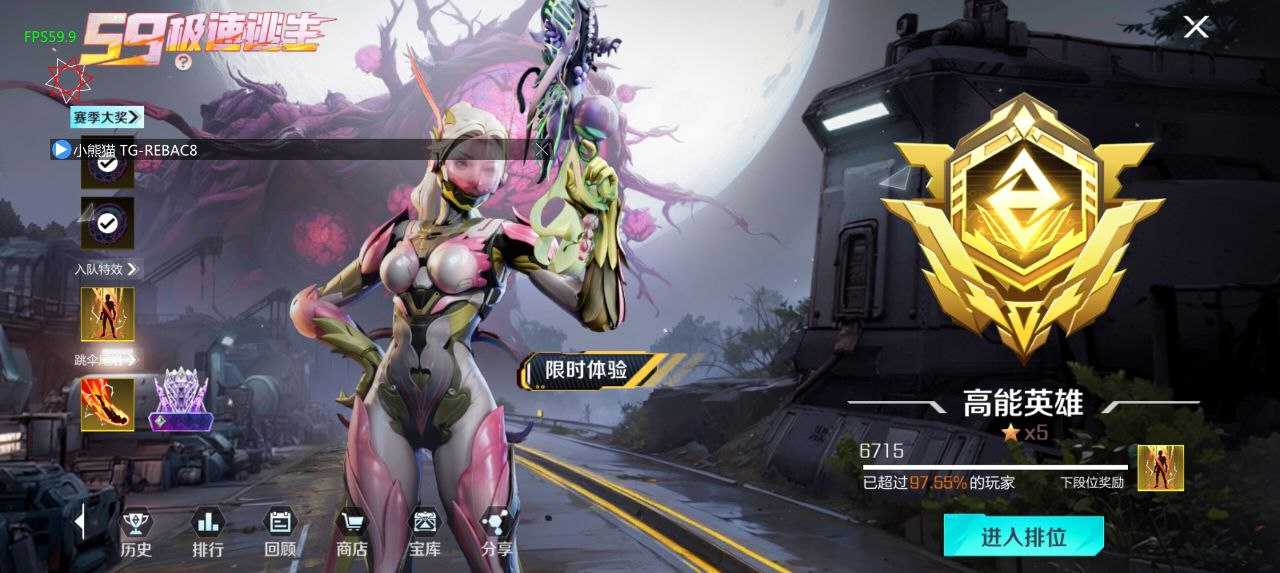This screenshot has height=573, width=1280.
Task: Open the 排行 leaderboard
Action: point(208,532)
